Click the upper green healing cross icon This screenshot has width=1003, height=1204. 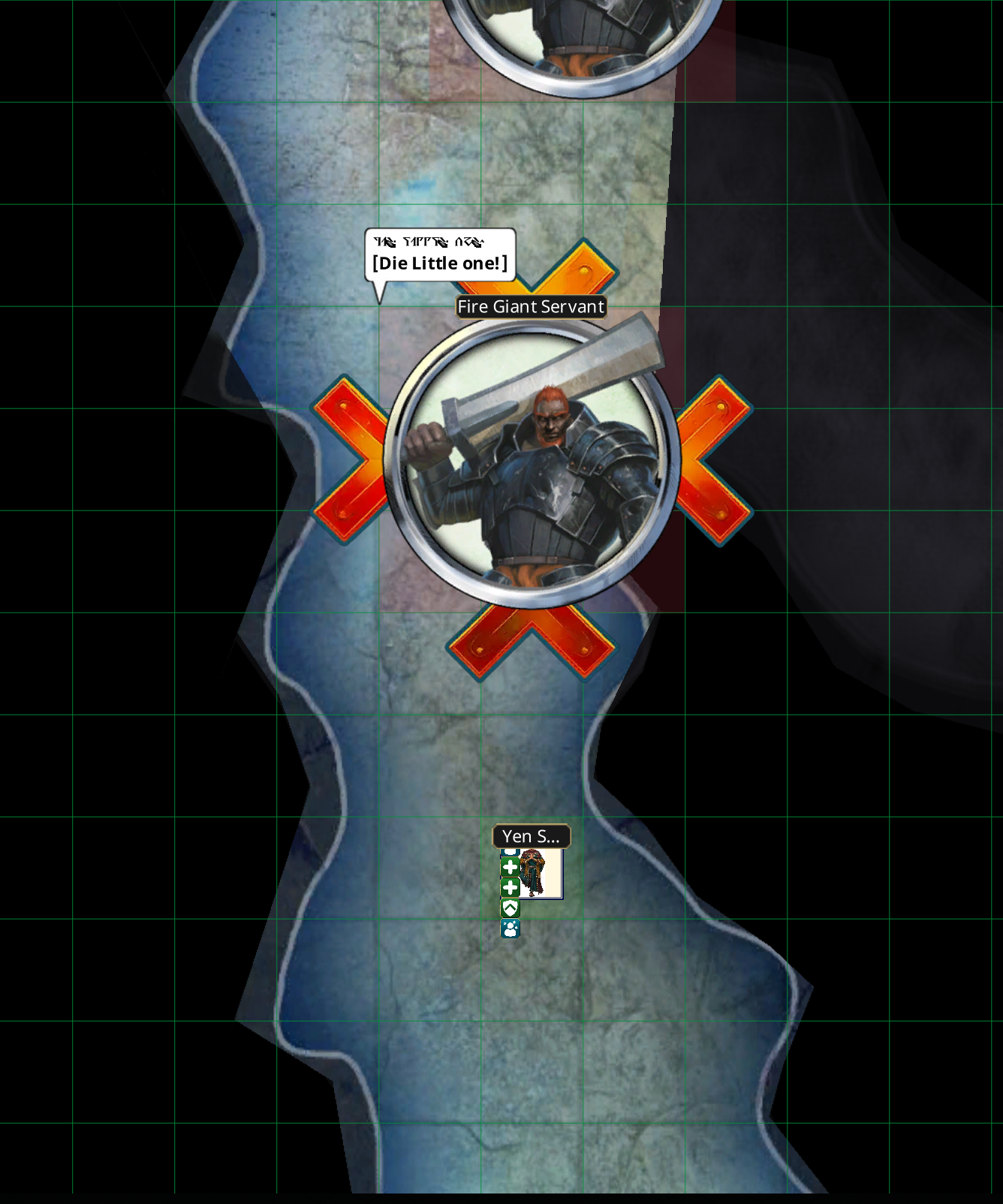[511, 867]
